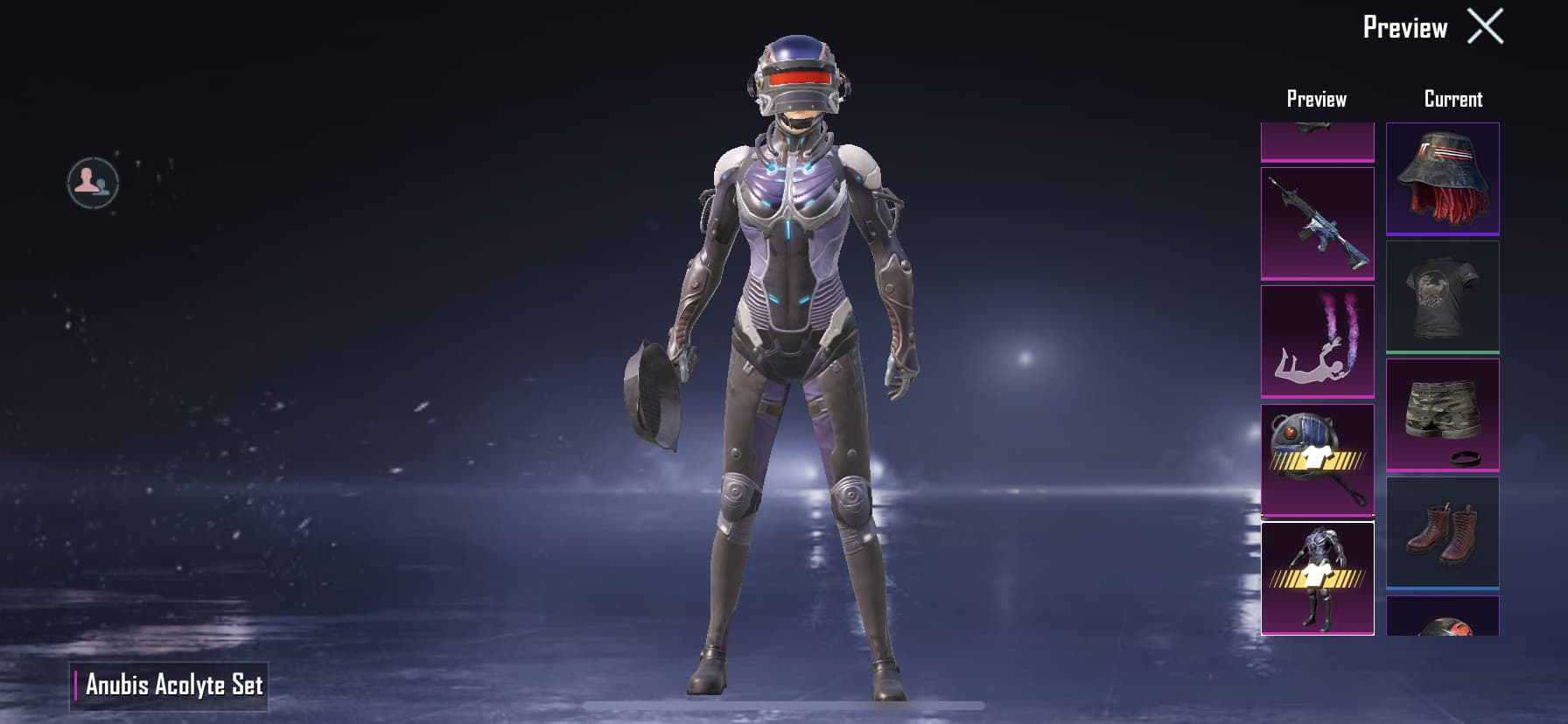Pick the bucket hat with red hair

pyautogui.click(x=1442, y=179)
